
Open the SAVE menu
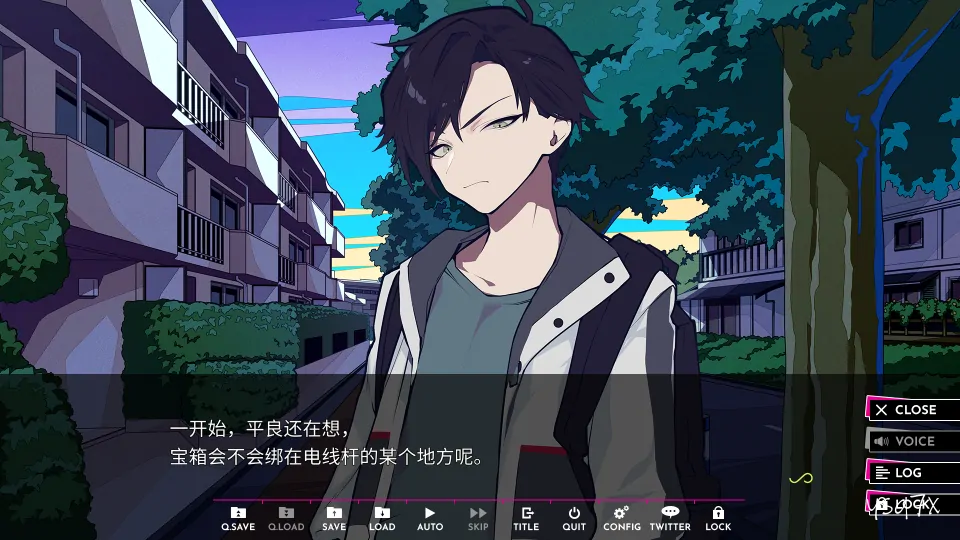(x=334, y=518)
